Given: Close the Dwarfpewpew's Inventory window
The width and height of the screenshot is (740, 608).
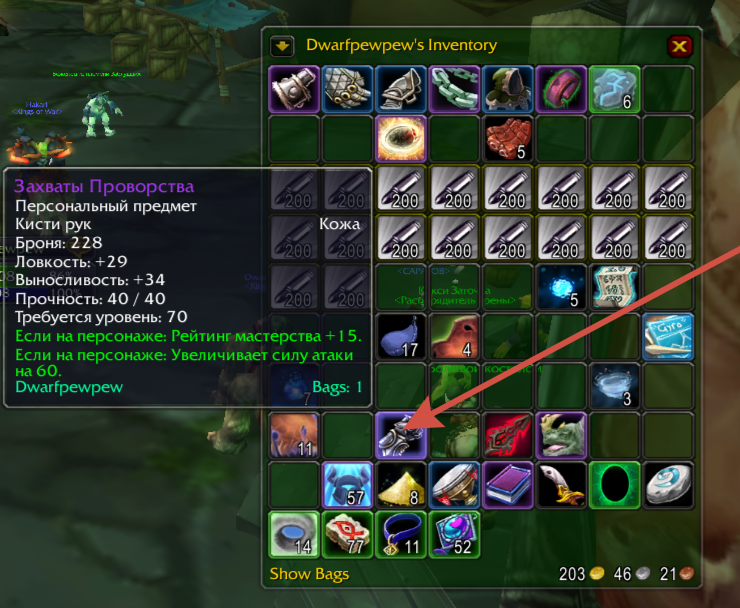Looking at the screenshot, I should [x=680, y=46].
